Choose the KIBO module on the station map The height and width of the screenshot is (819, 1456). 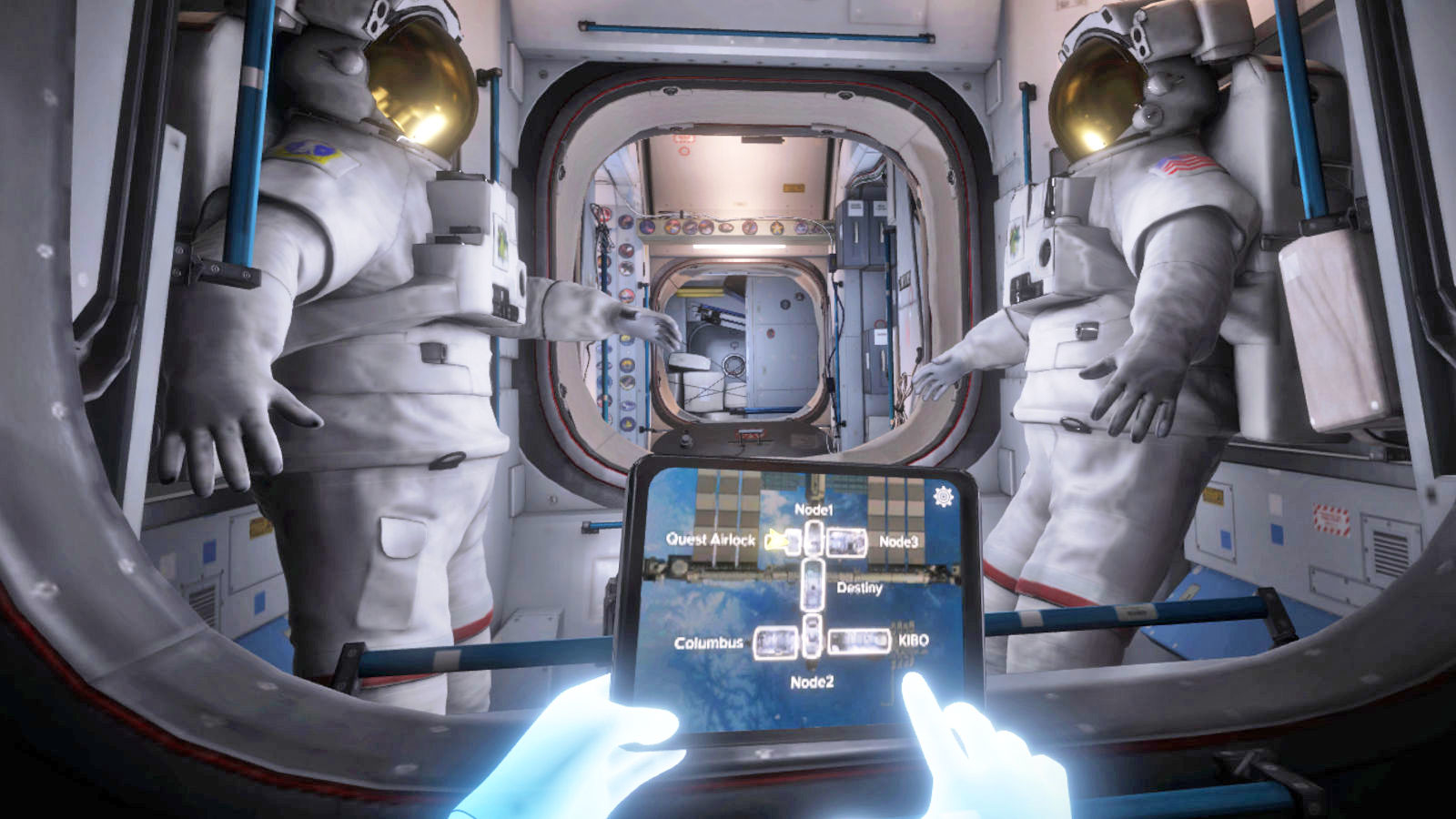tap(858, 641)
